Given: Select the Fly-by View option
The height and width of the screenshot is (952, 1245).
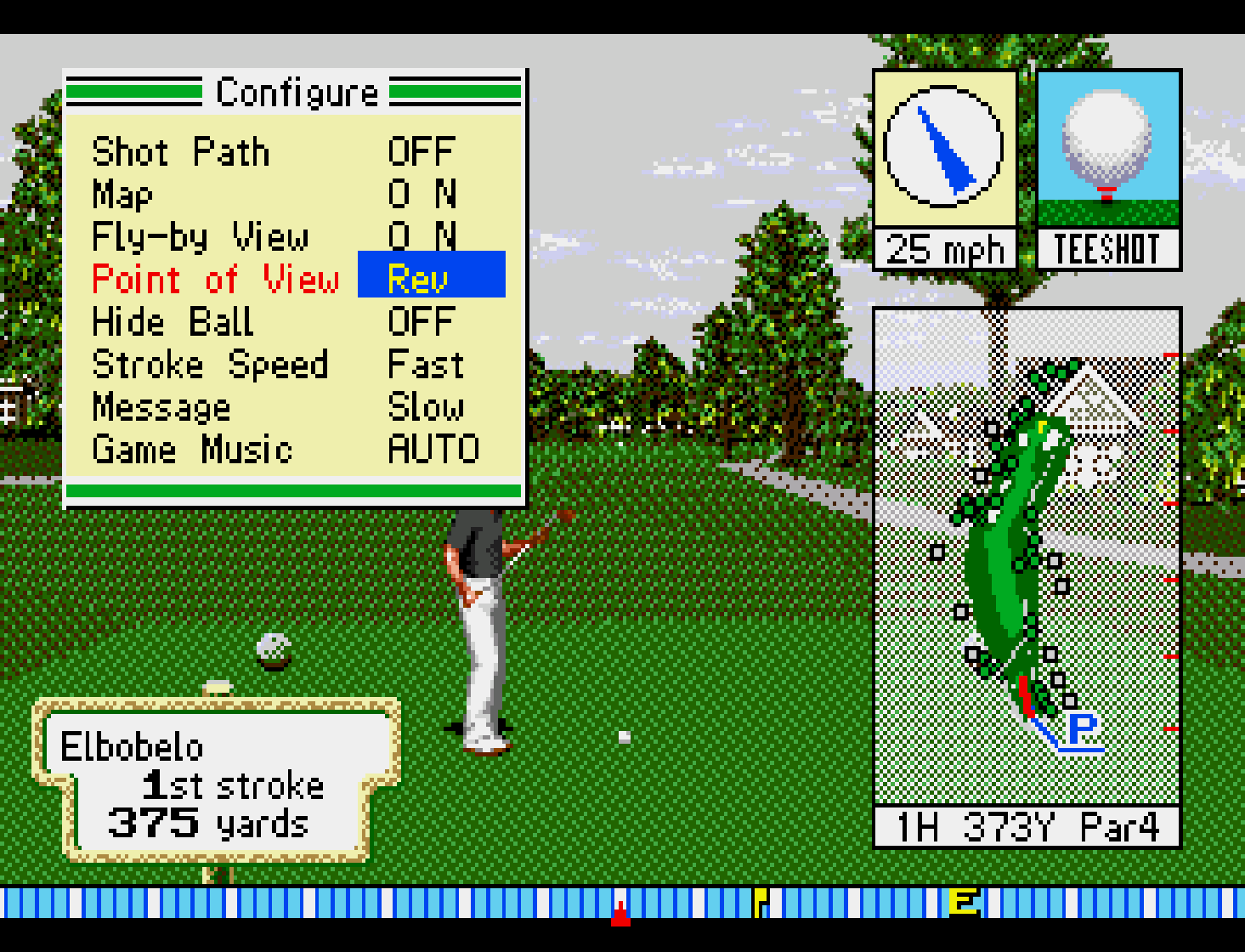Looking at the screenshot, I should 201,237.
